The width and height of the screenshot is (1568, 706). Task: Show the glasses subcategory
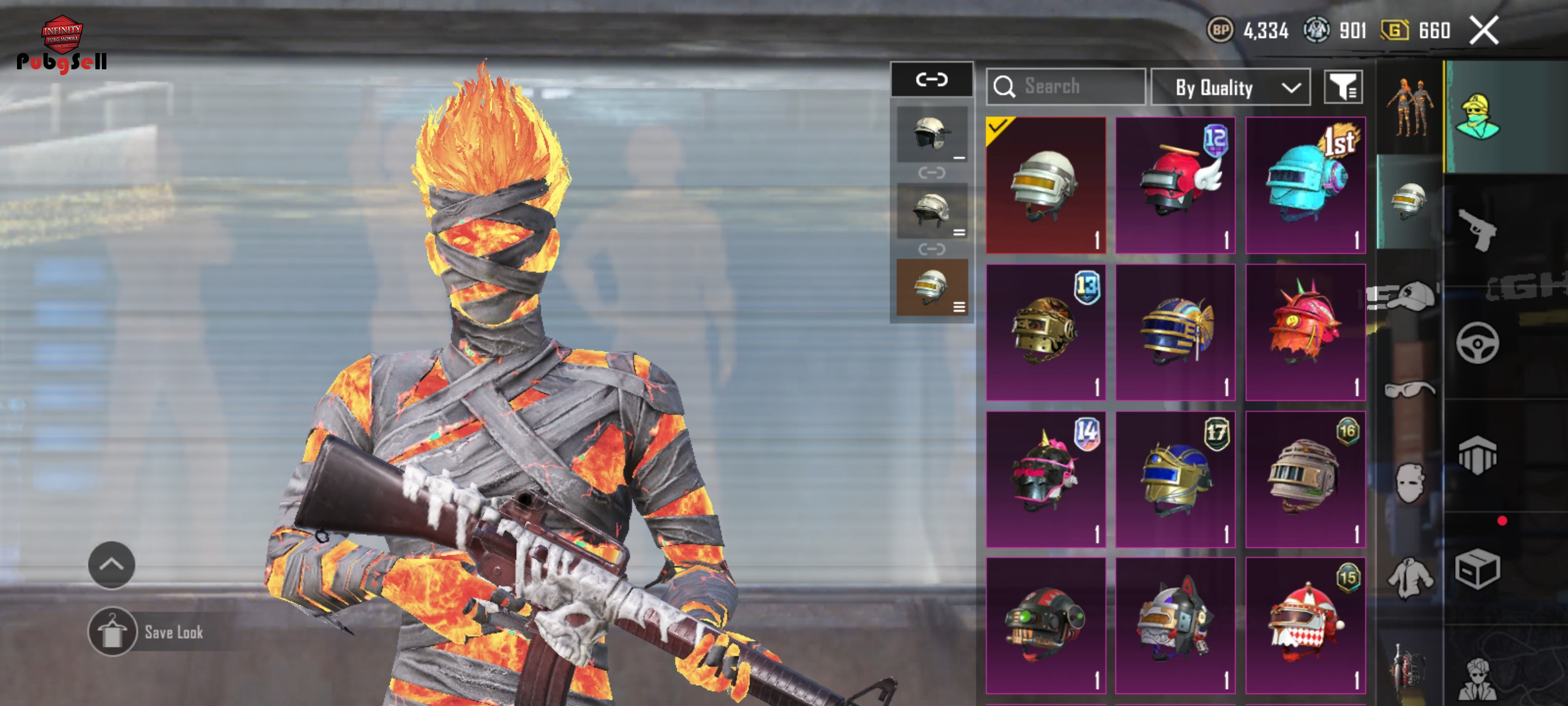[x=1409, y=390]
